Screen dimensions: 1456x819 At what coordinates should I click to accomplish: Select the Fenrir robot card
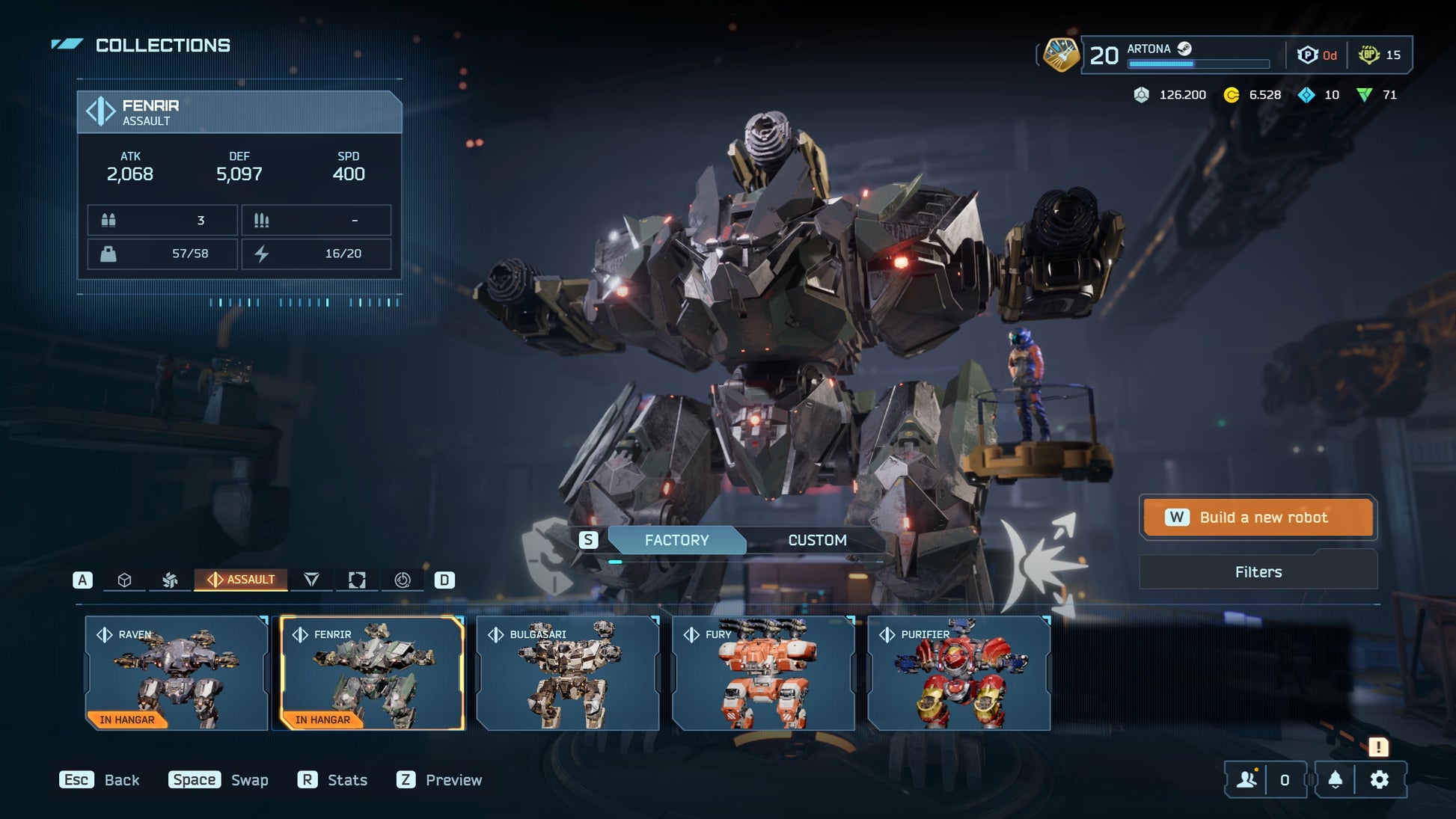[372, 673]
